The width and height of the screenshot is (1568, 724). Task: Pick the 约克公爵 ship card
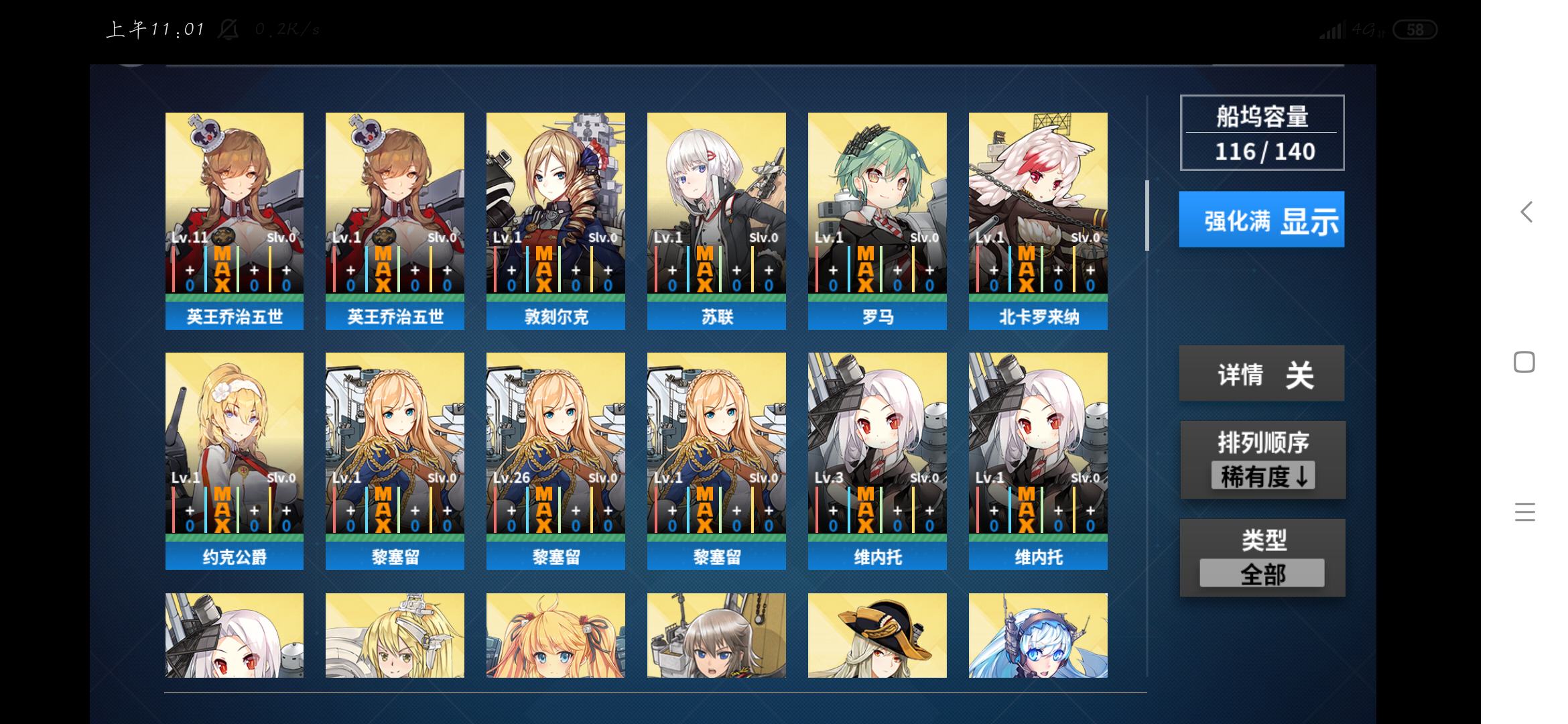pyautogui.click(x=234, y=461)
